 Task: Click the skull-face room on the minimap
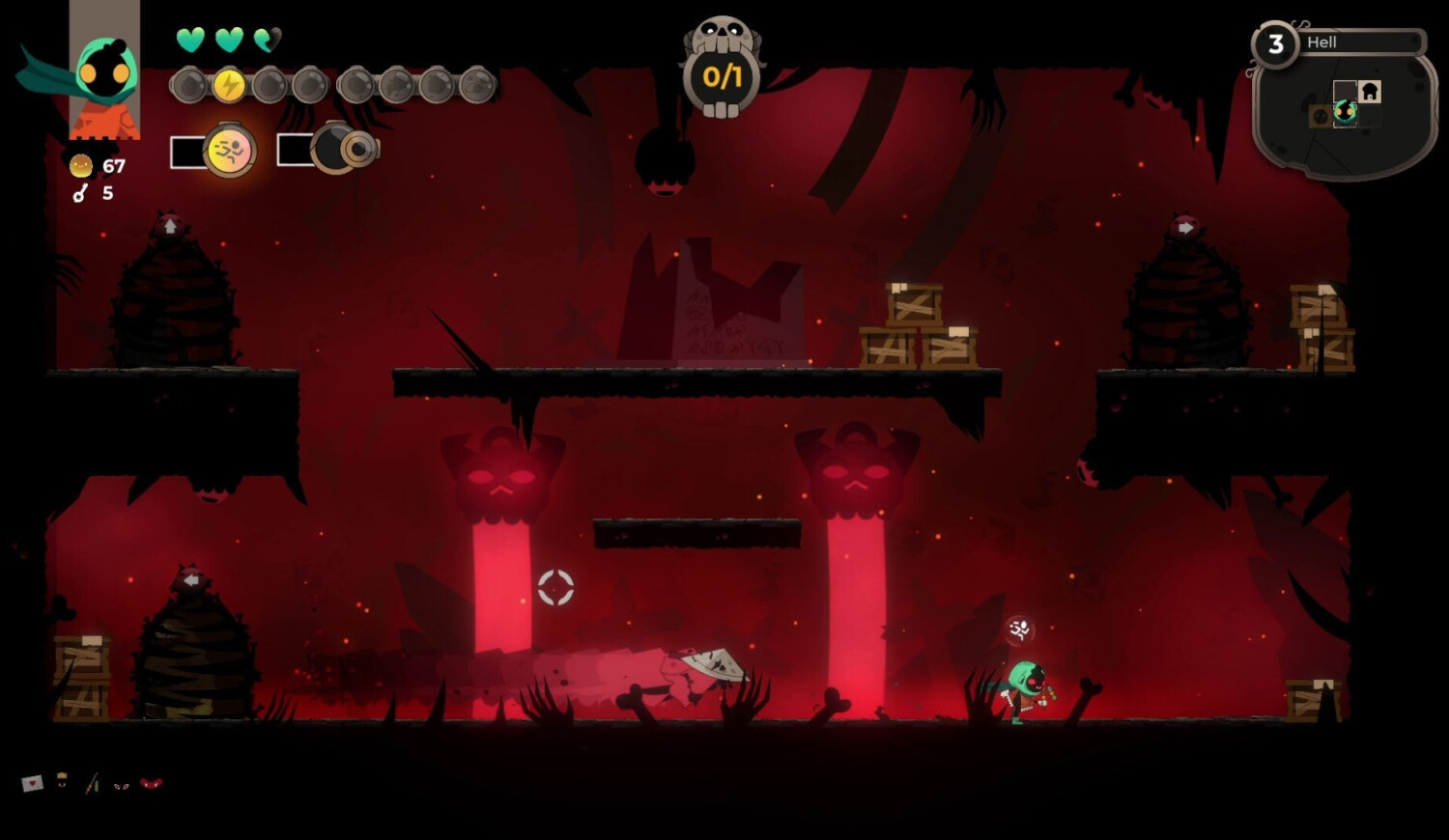tap(1321, 116)
